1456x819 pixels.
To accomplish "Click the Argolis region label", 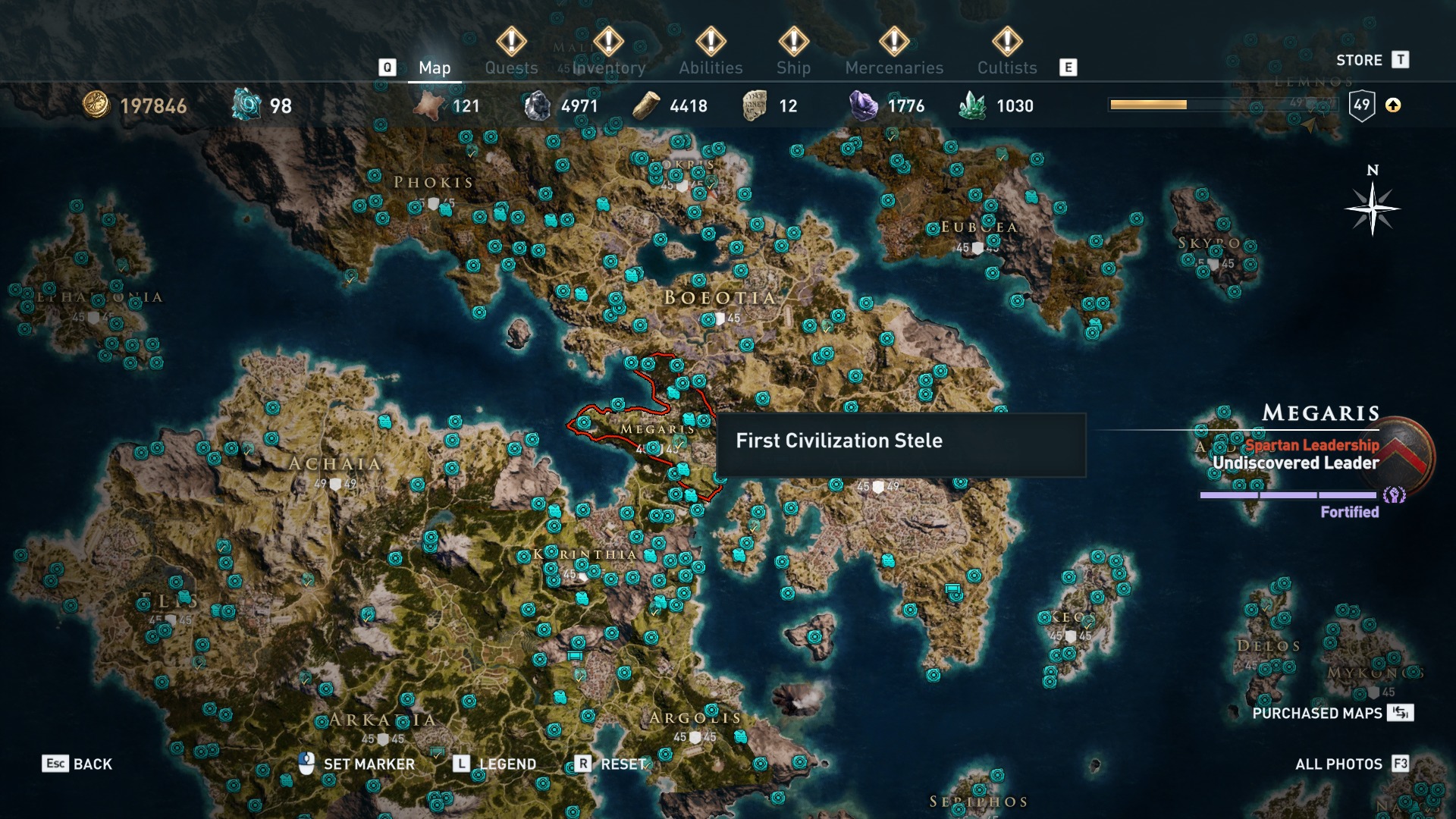I will click(695, 717).
